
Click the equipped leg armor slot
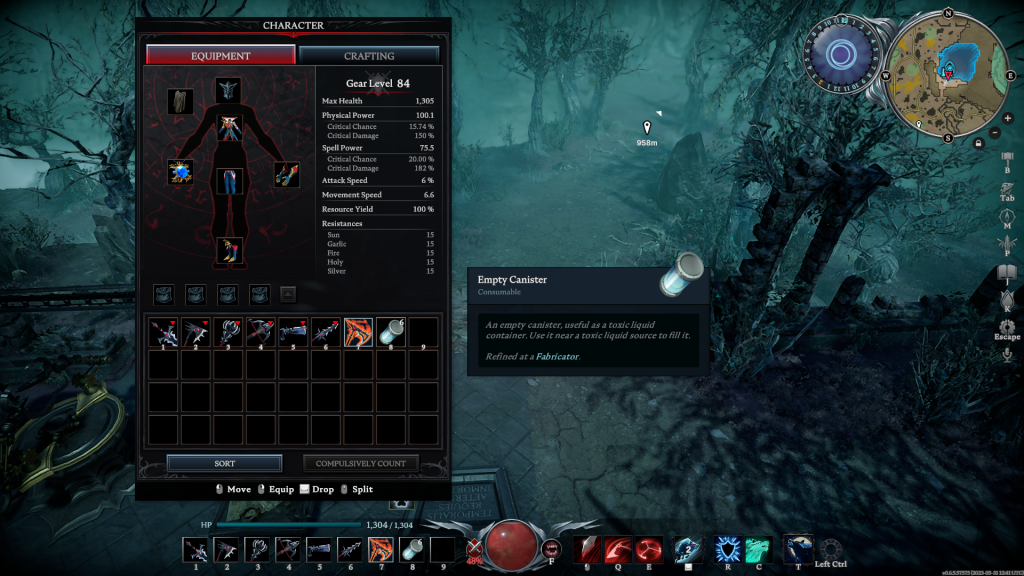[x=230, y=182]
